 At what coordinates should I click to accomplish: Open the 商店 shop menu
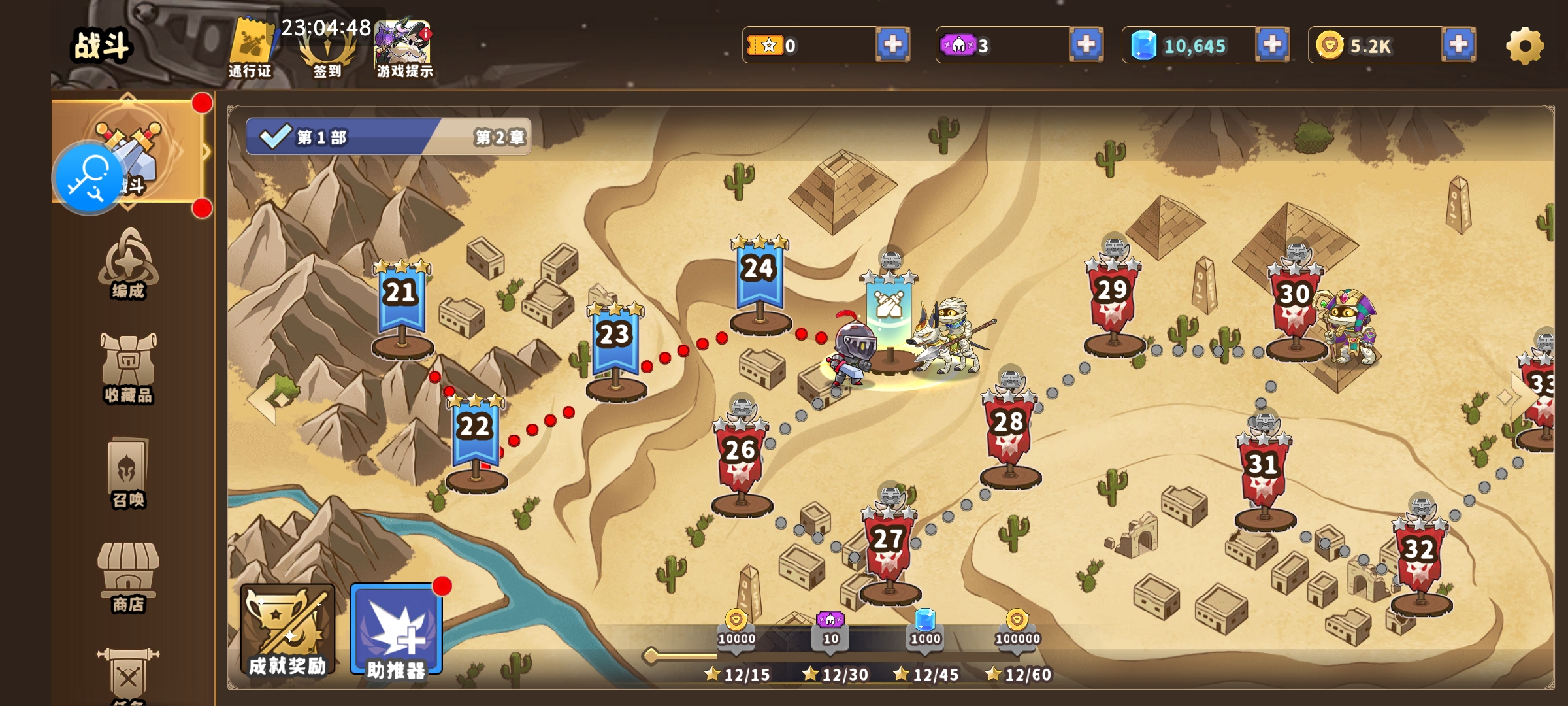click(x=128, y=577)
